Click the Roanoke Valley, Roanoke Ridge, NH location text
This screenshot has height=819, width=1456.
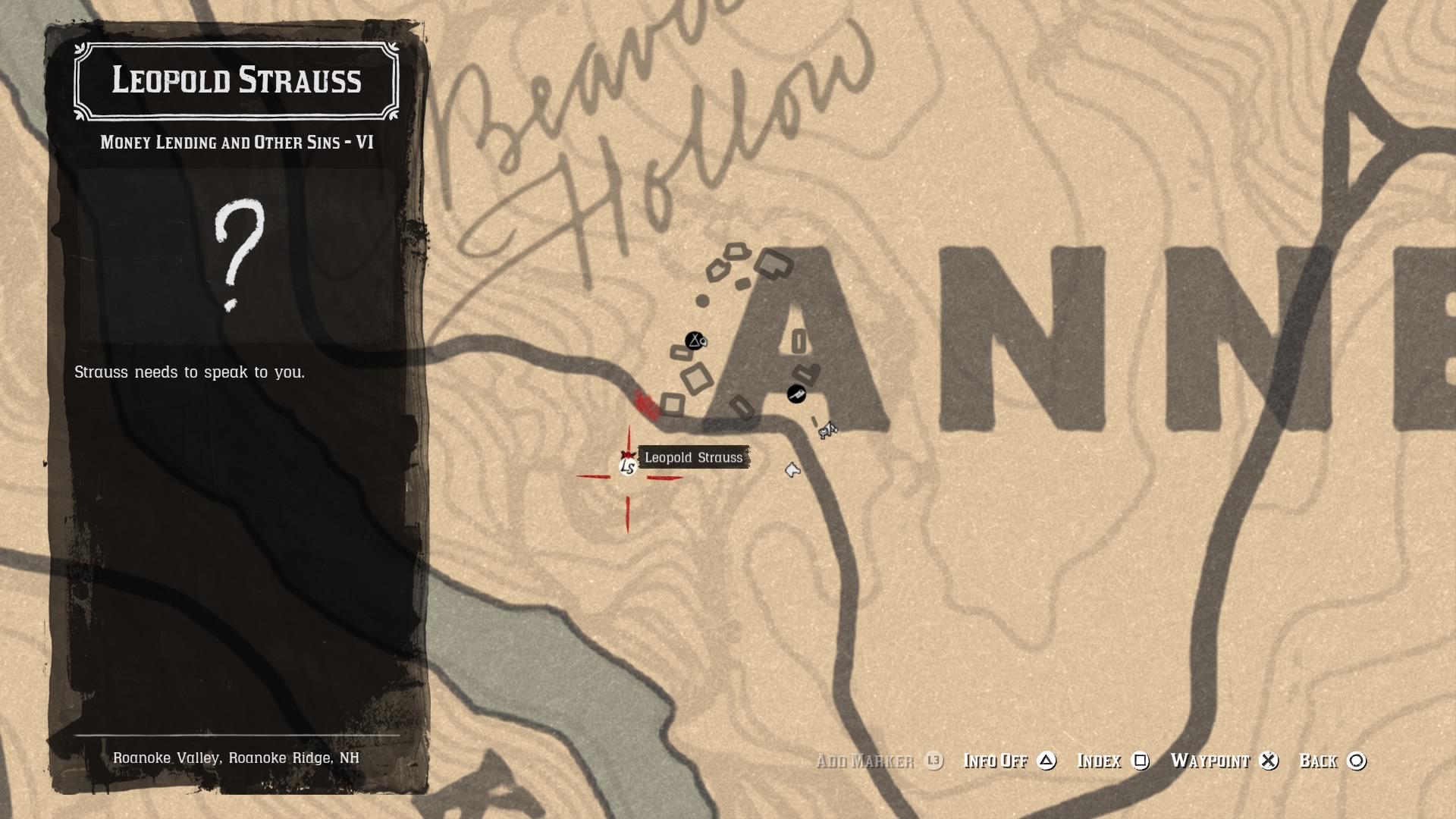(237, 757)
